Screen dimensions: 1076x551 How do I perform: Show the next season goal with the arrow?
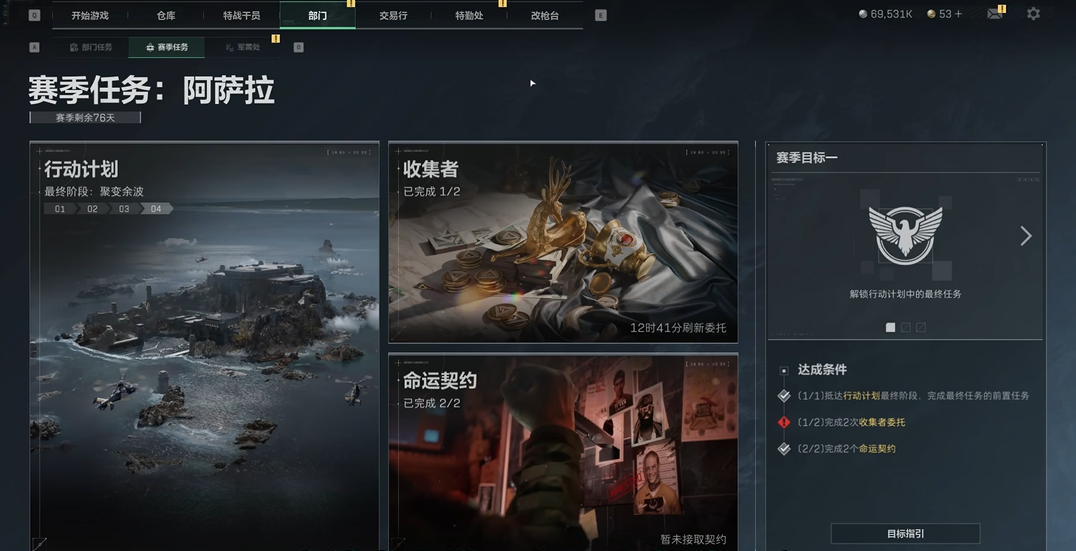click(1025, 236)
